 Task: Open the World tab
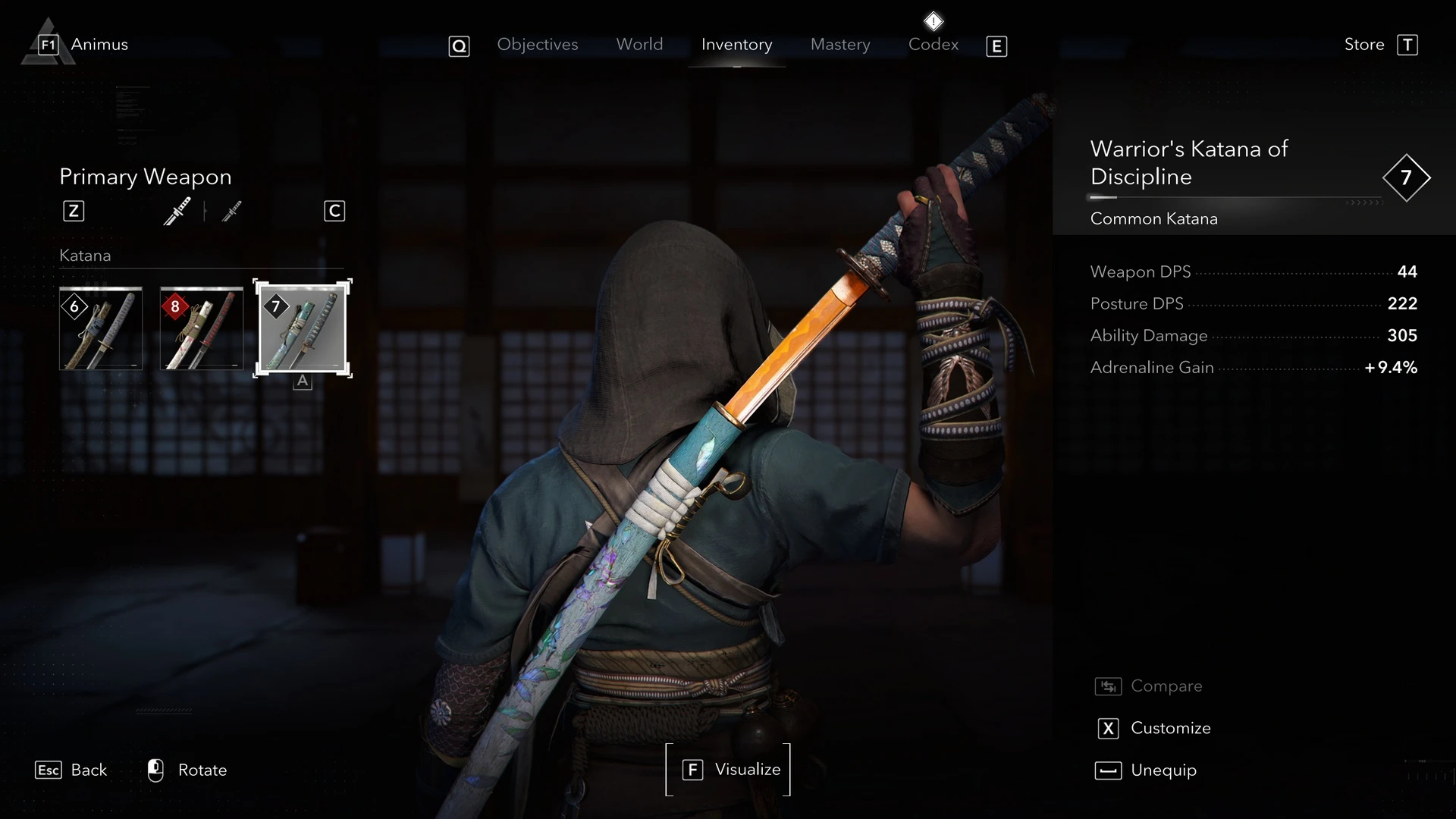(639, 45)
